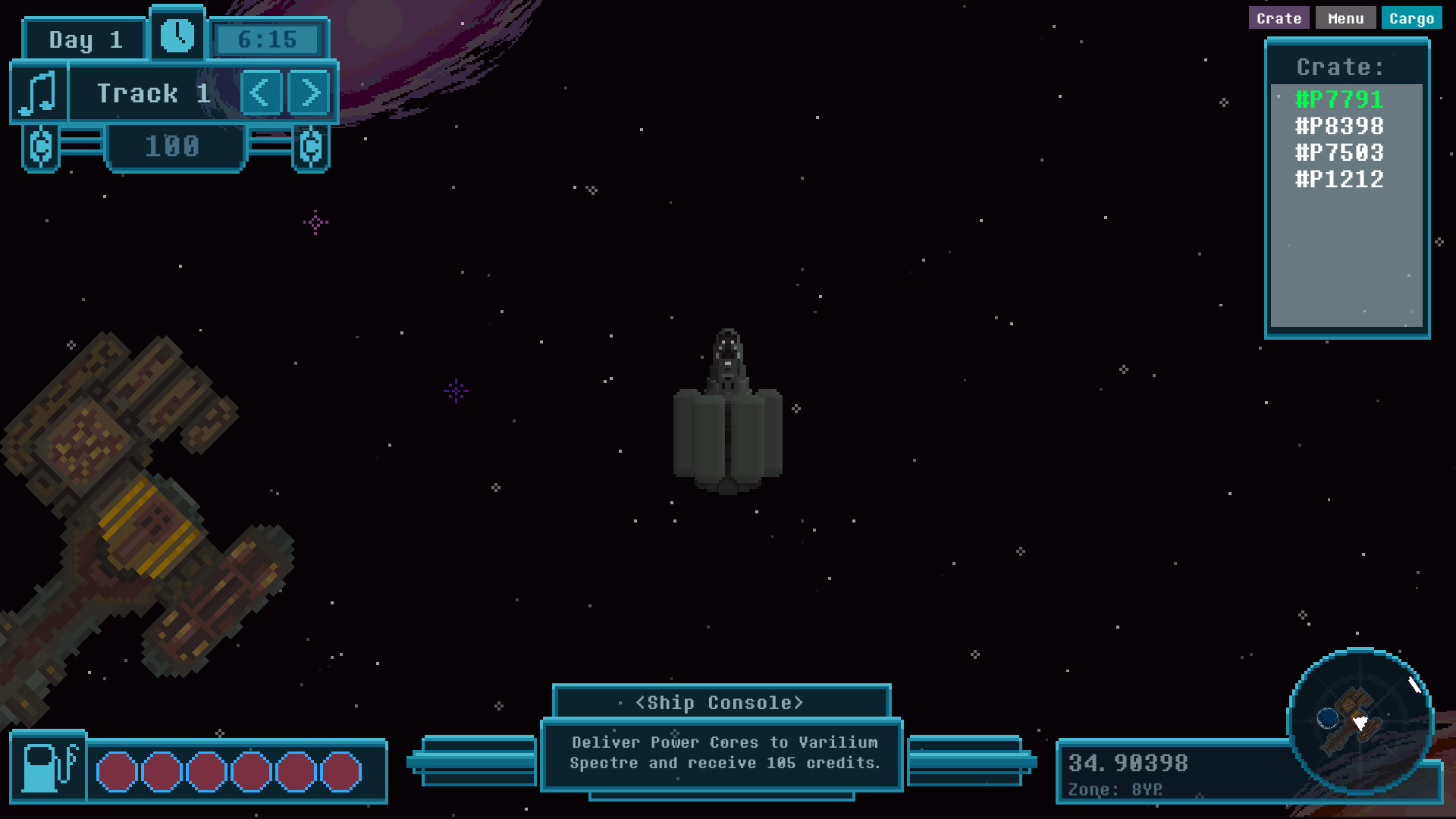Click the fuel pump icon
1456x819 pixels.
pyautogui.click(x=49, y=768)
